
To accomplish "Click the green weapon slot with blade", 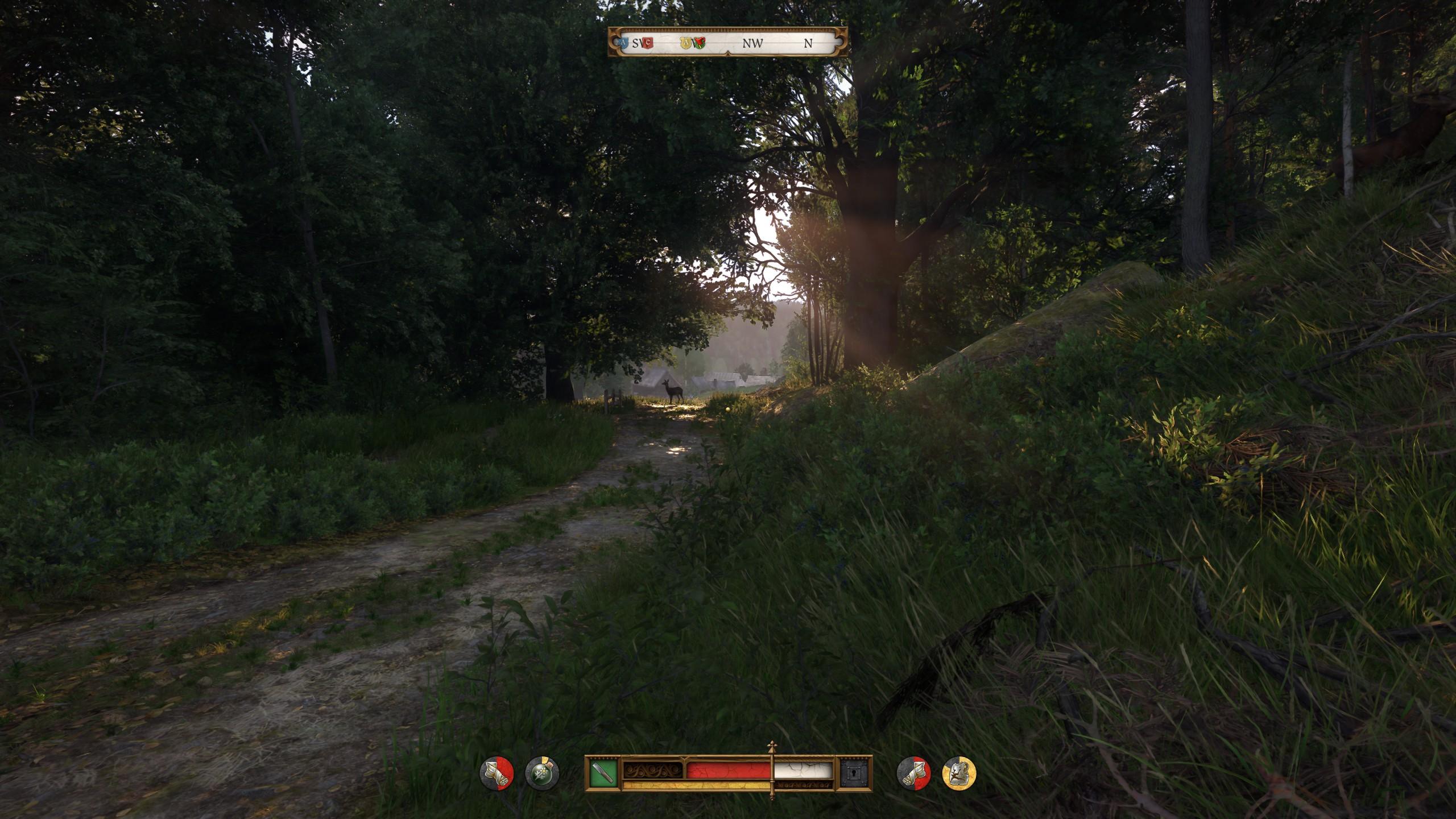I will pyautogui.click(x=603, y=773).
